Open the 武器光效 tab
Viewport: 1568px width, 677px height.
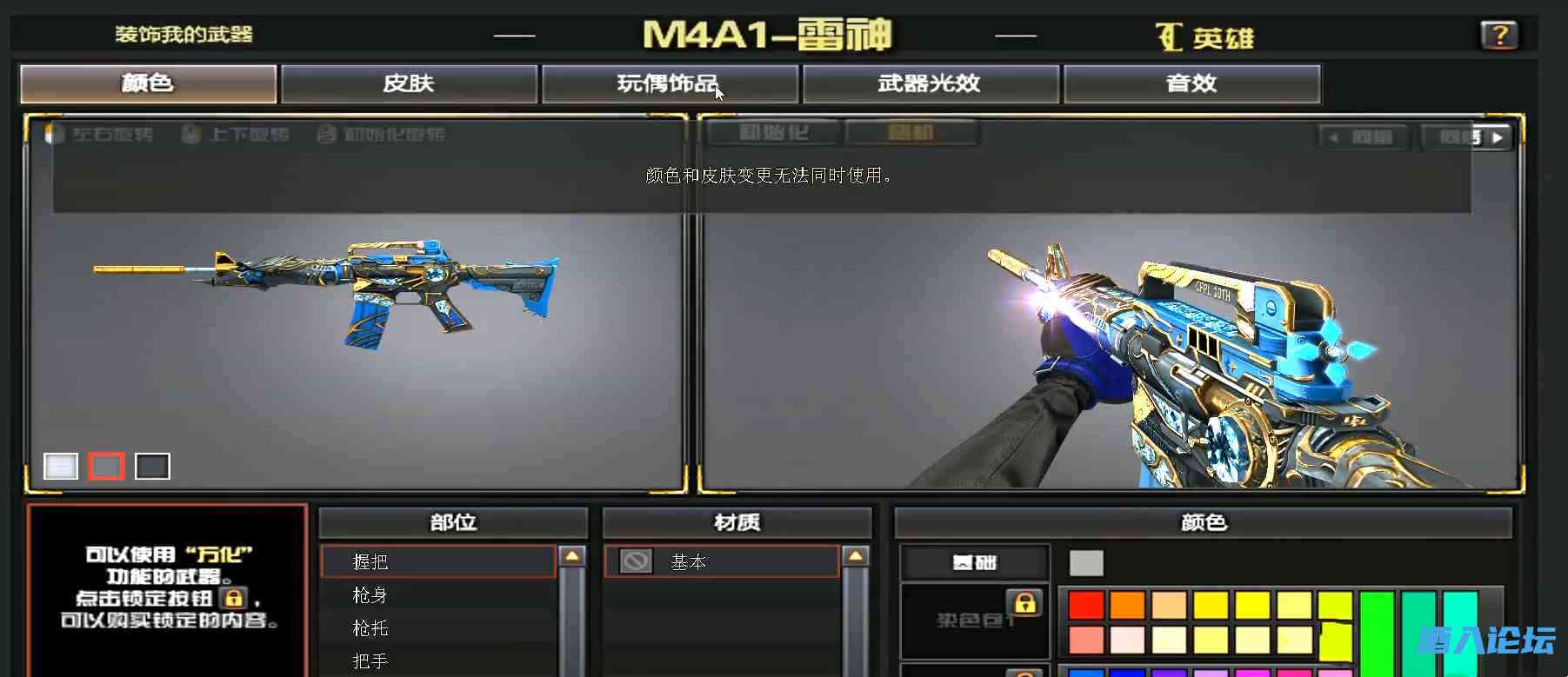pyautogui.click(x=929, y=83)
